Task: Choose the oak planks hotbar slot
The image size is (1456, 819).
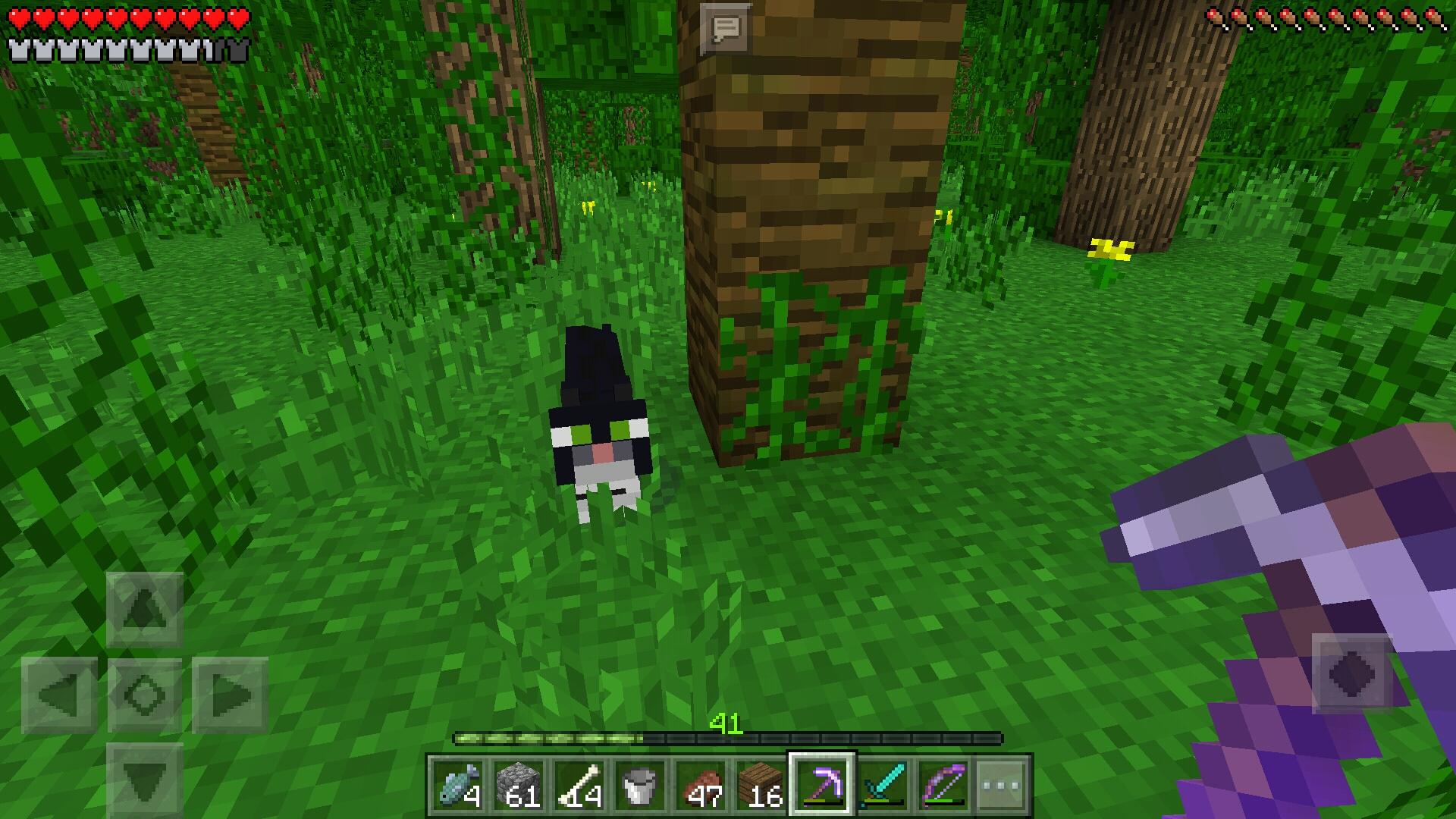Action: (x=761, y=786)
